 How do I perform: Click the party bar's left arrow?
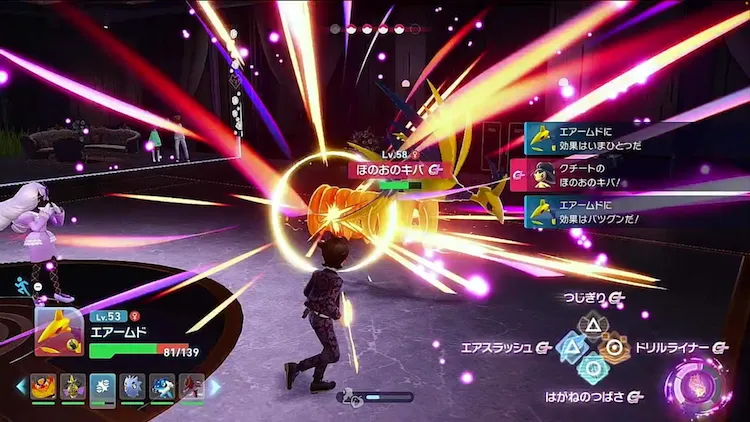point(21,386)
